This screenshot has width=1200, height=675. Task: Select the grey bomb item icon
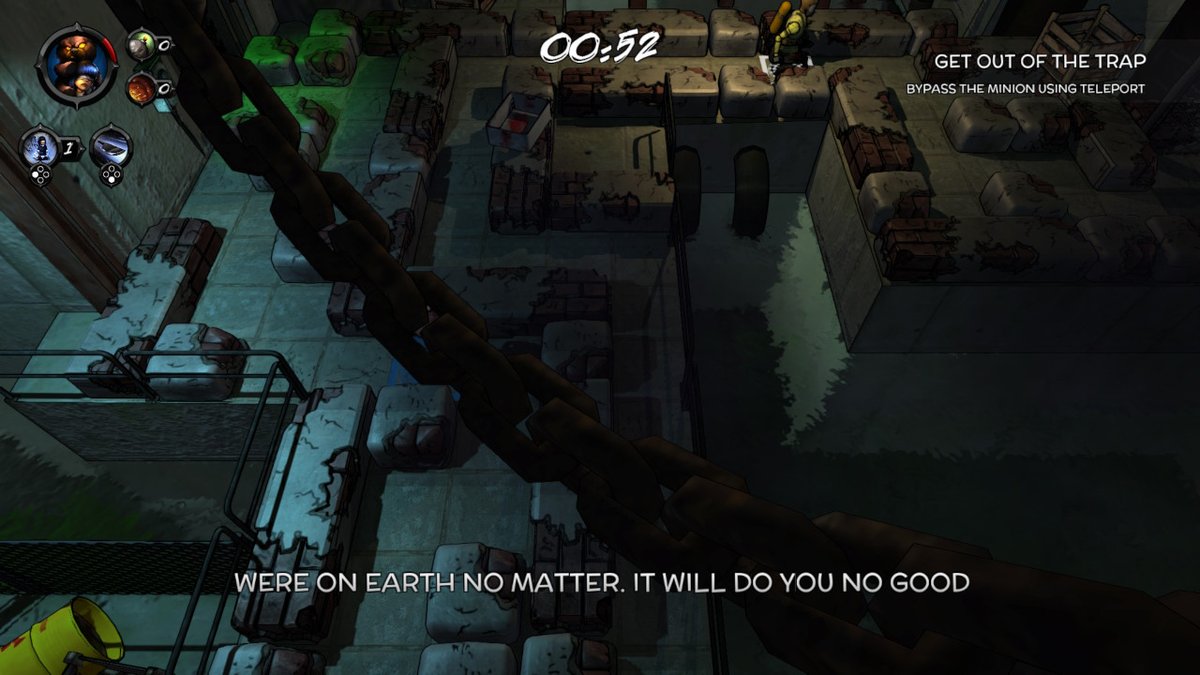point(141,43)
